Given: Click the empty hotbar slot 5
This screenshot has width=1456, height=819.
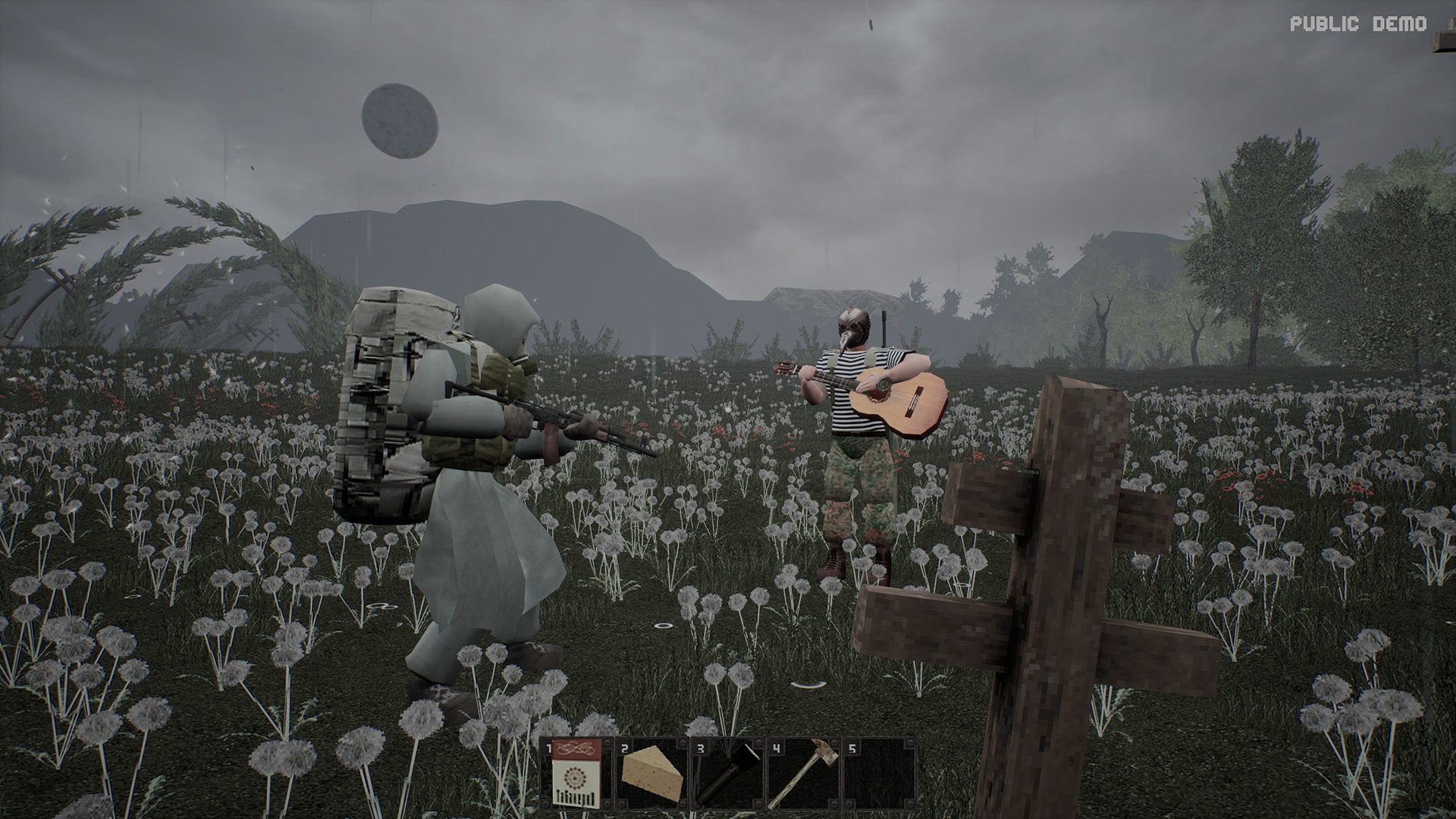Looking at the screenshot, I should (x=879, y=775).
